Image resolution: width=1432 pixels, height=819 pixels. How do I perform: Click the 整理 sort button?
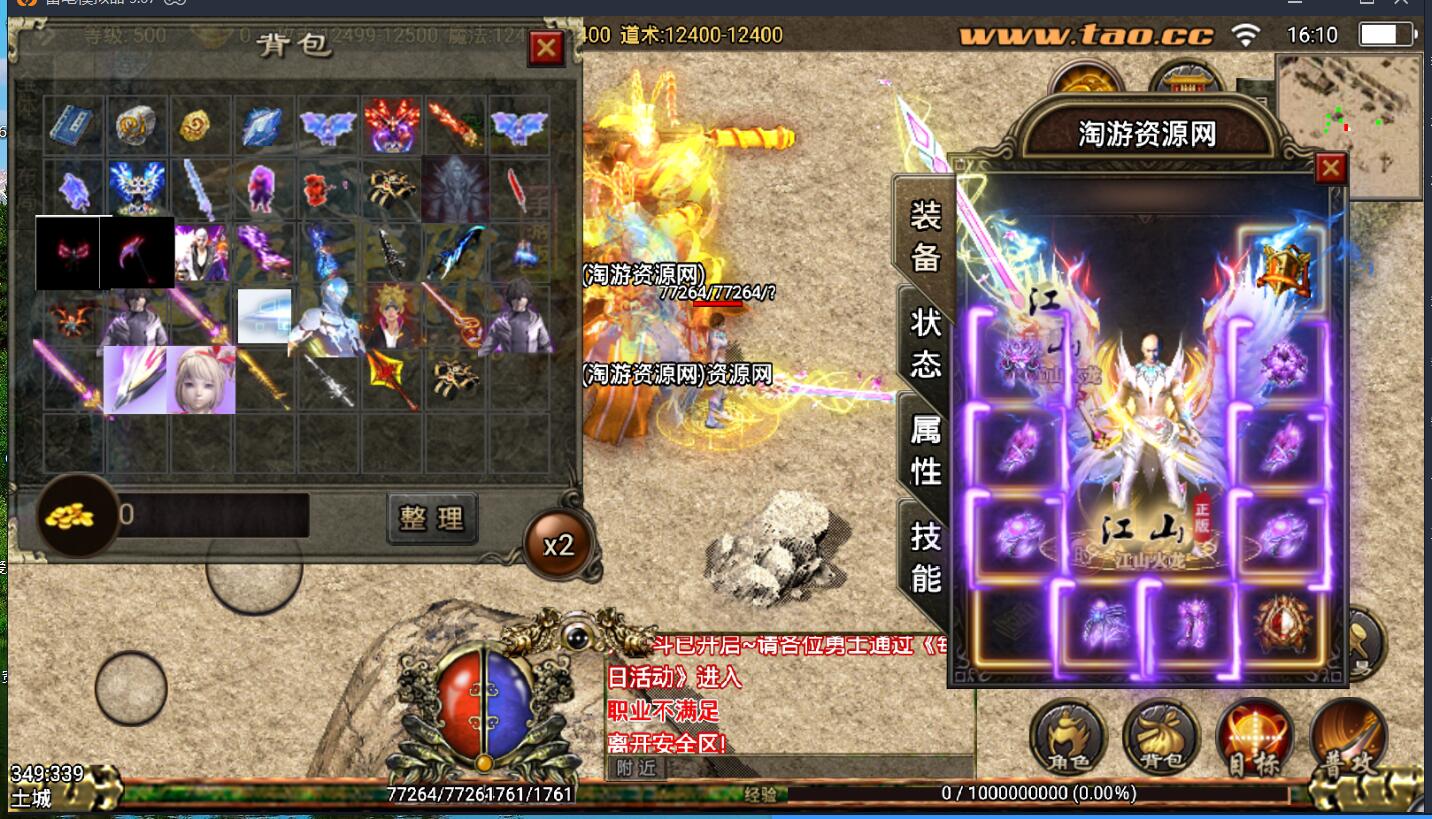tap(432, 517)
